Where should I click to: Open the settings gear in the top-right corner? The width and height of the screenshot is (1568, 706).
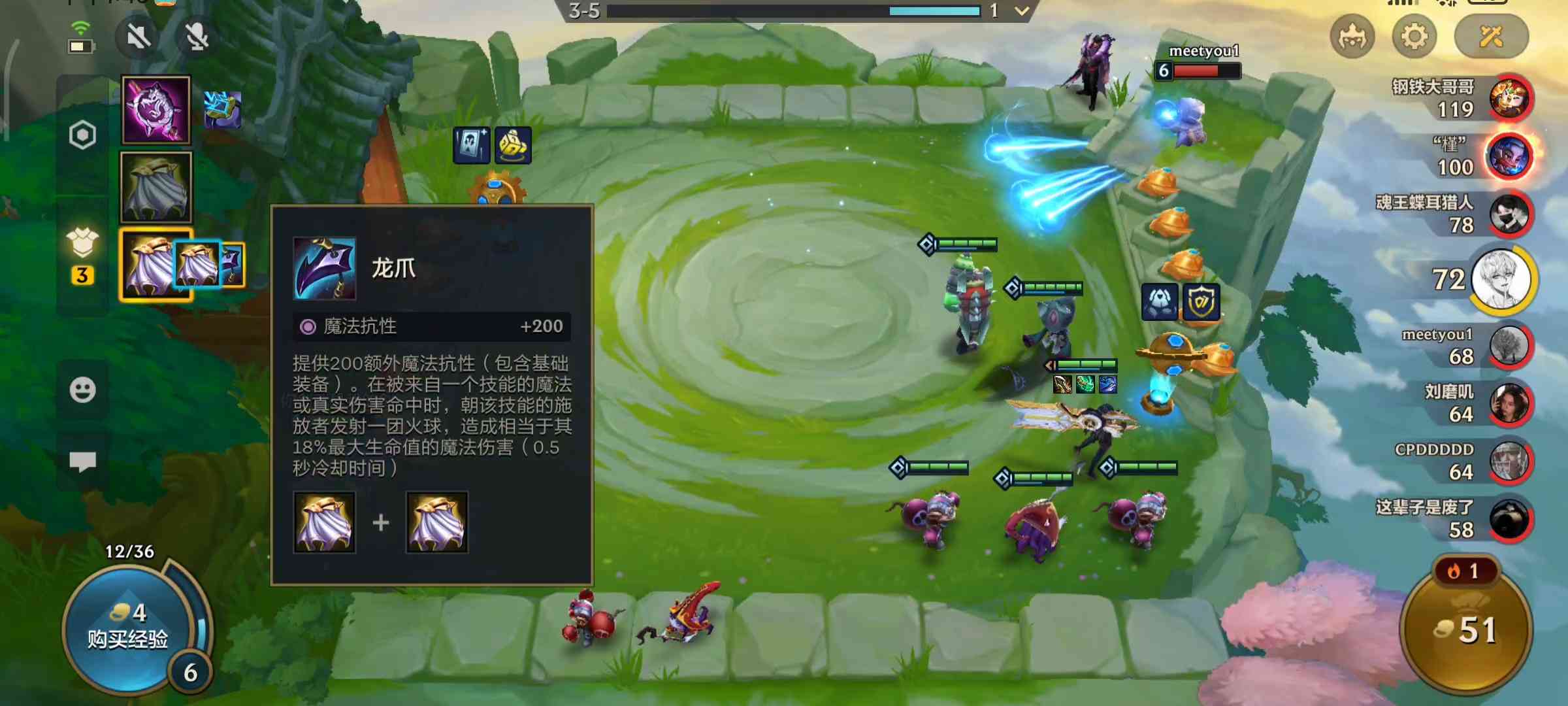(x=1414, y=37)
